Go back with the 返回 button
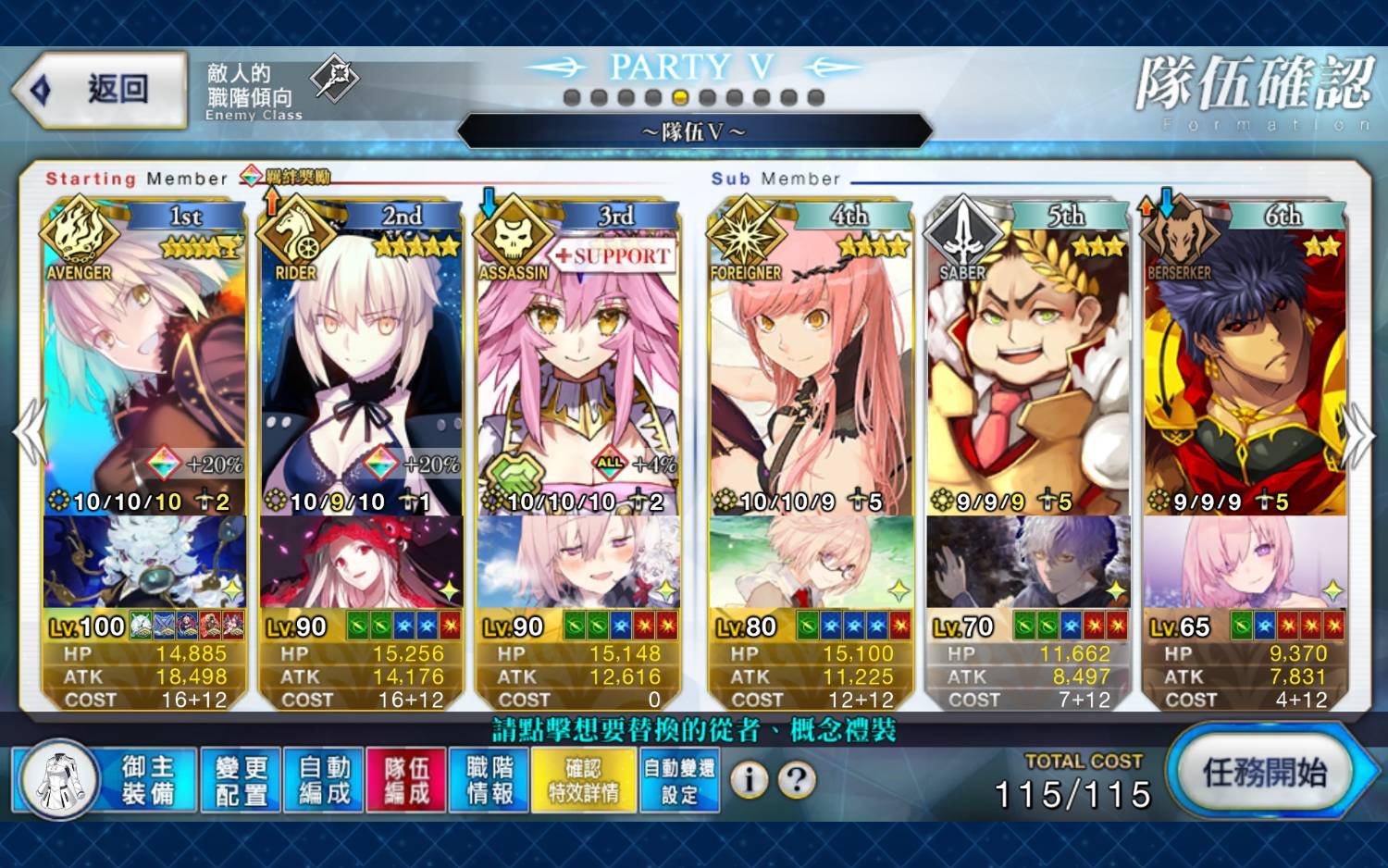 (x=102, y=90)
